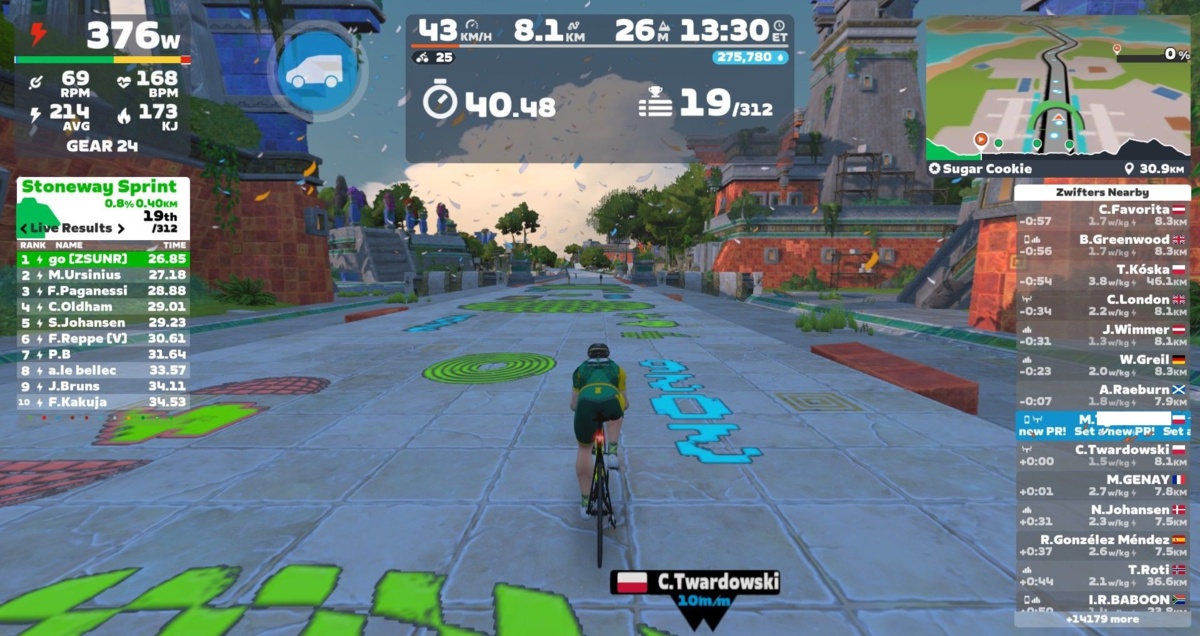Pick N.Johansen from Zwifters Nearby
This screenshot has height=636, width=1200.
[x=1102, y=515]
